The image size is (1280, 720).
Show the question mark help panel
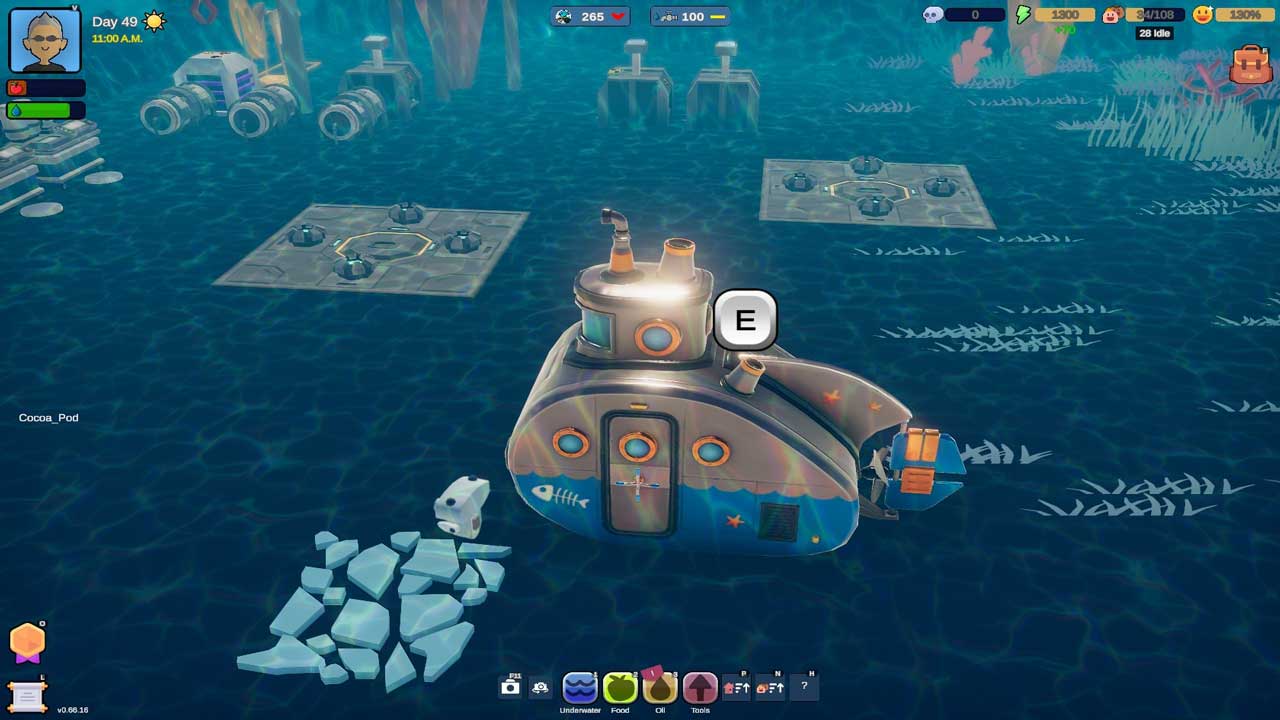804,687
